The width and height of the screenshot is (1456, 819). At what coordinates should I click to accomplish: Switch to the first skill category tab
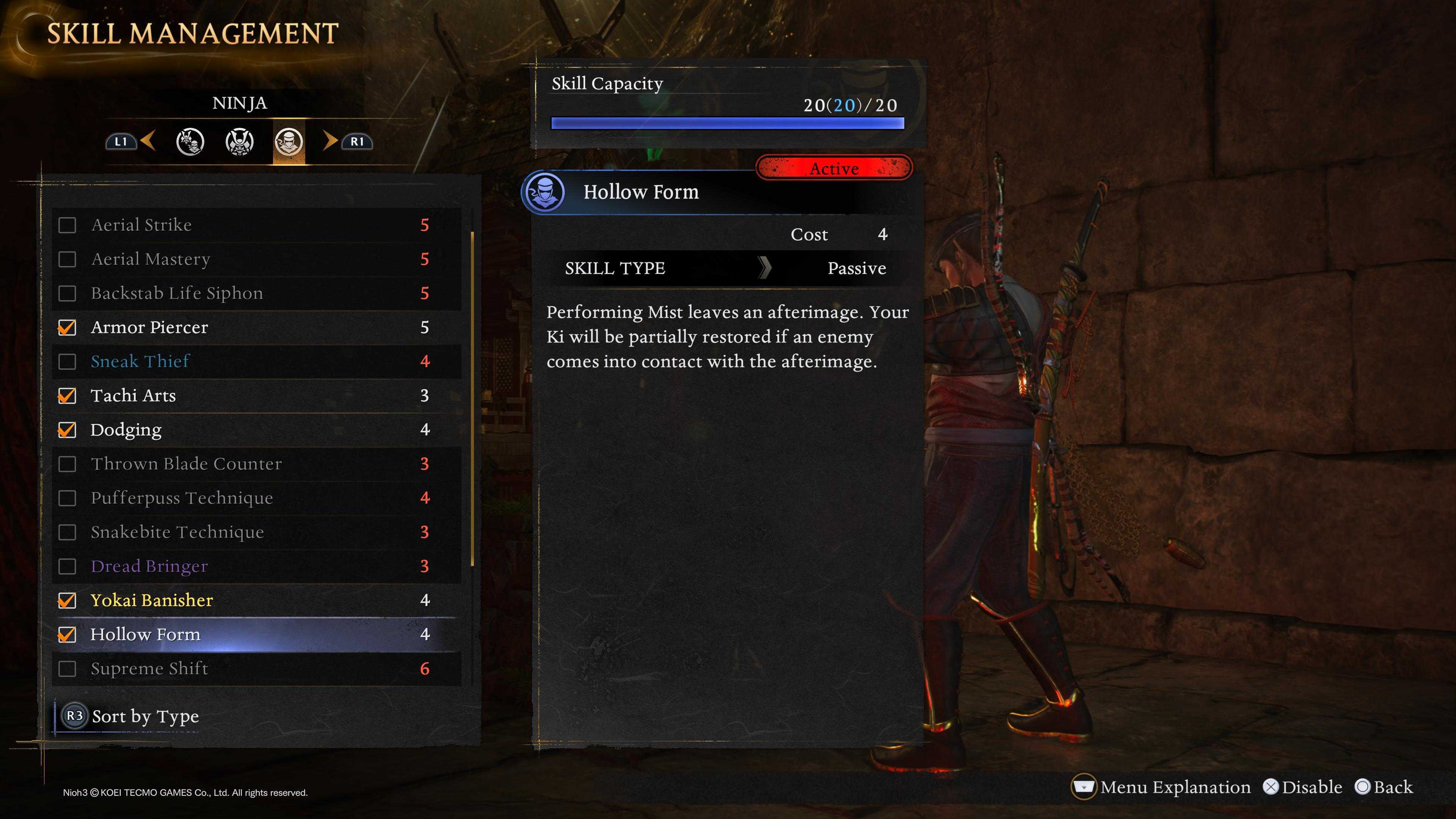click(x=190, y=141)
